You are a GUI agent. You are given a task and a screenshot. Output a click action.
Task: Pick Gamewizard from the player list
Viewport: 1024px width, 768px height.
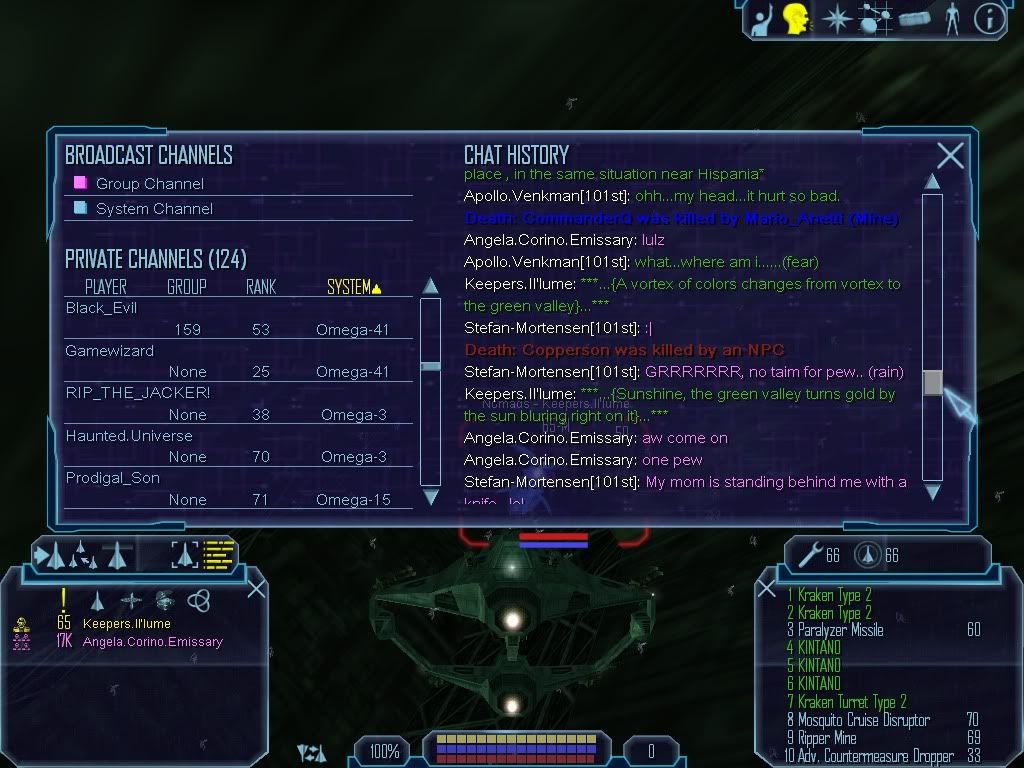(110, 351)
